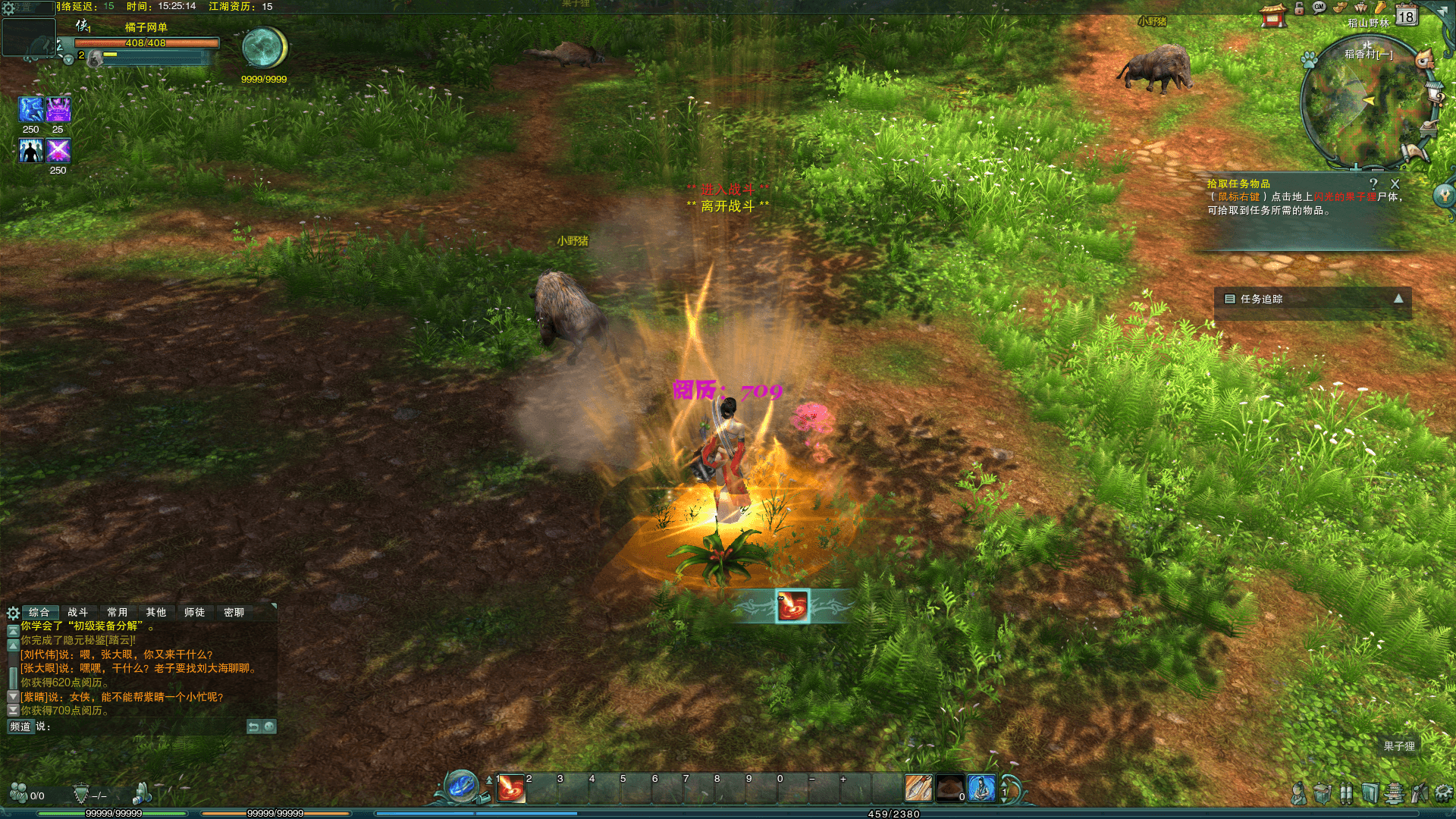
Task: Switch to the 战斗 chat tab
Action: (x=77, y=612)
